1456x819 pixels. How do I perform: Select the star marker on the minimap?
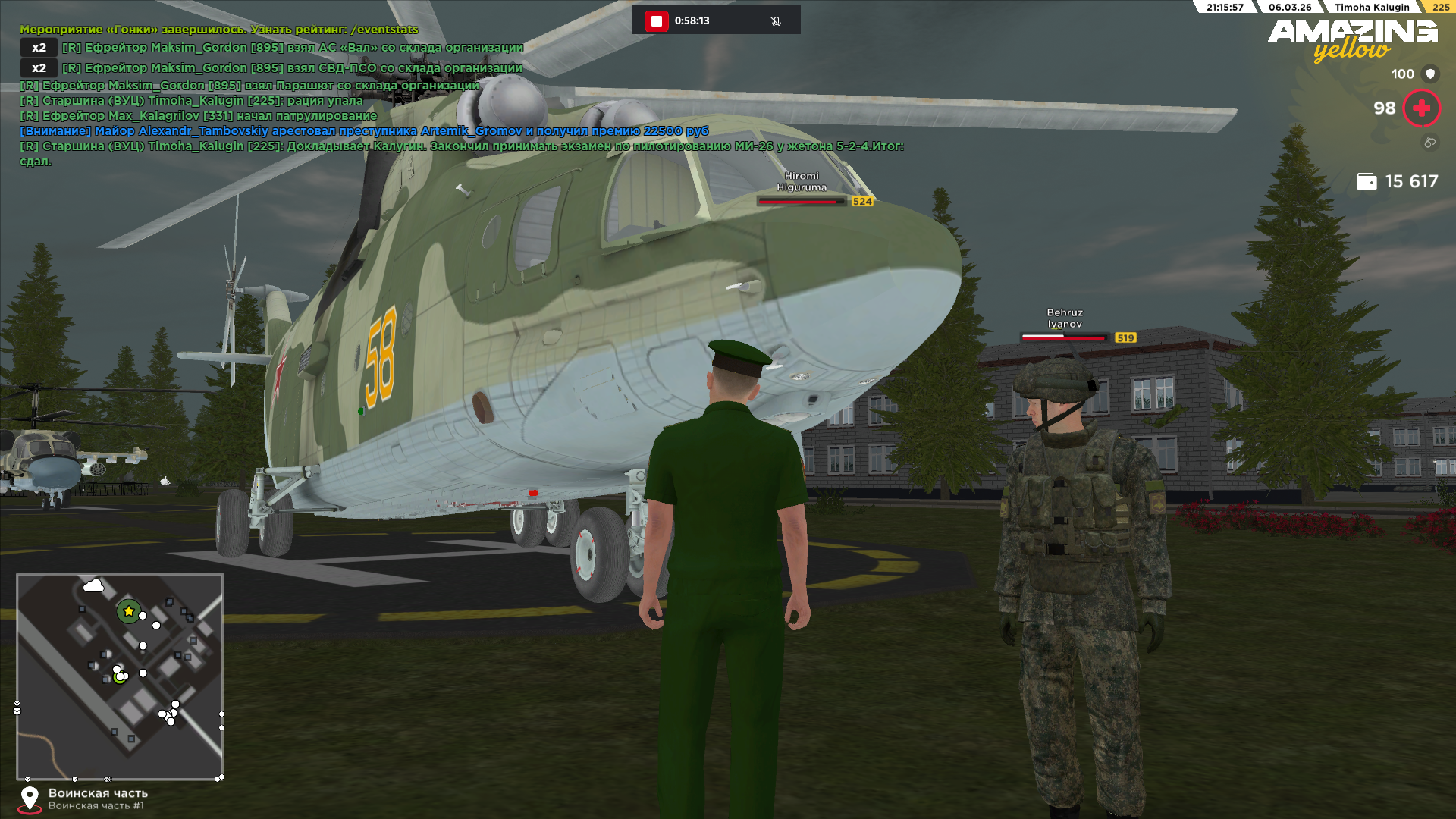[129, 611]
